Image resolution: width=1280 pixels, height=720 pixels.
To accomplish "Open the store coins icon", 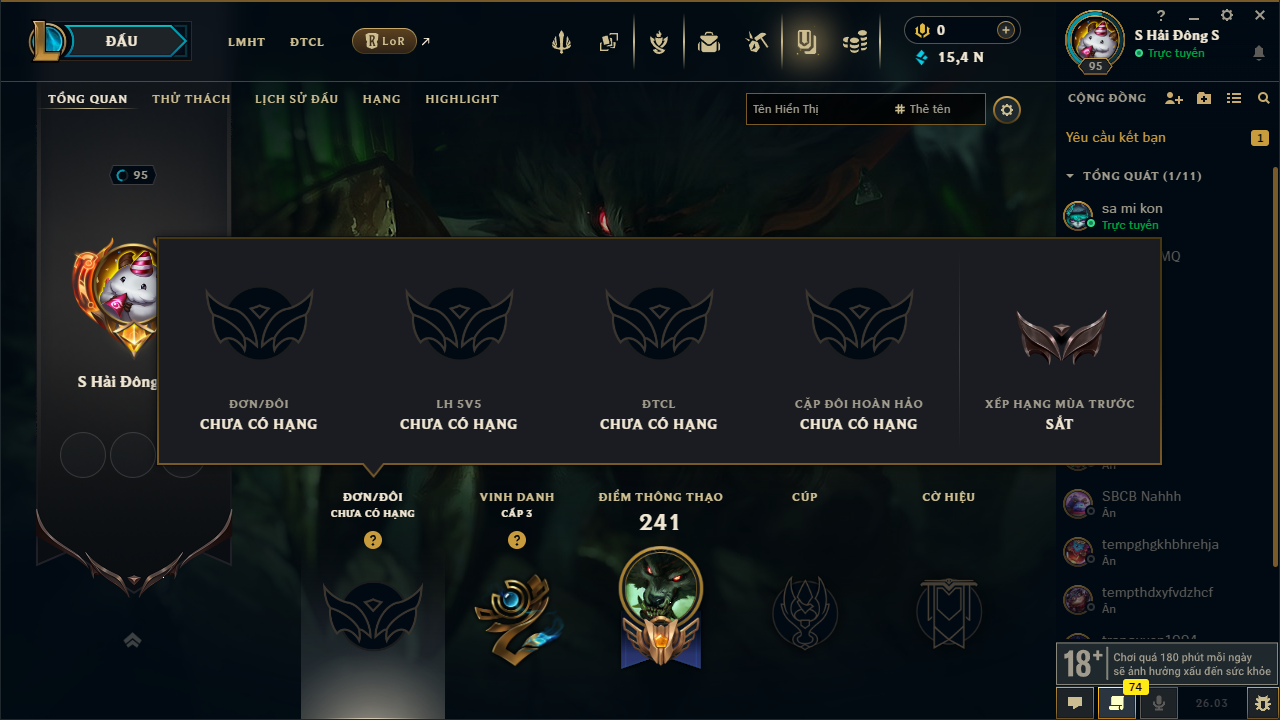I will pos(854,42).
